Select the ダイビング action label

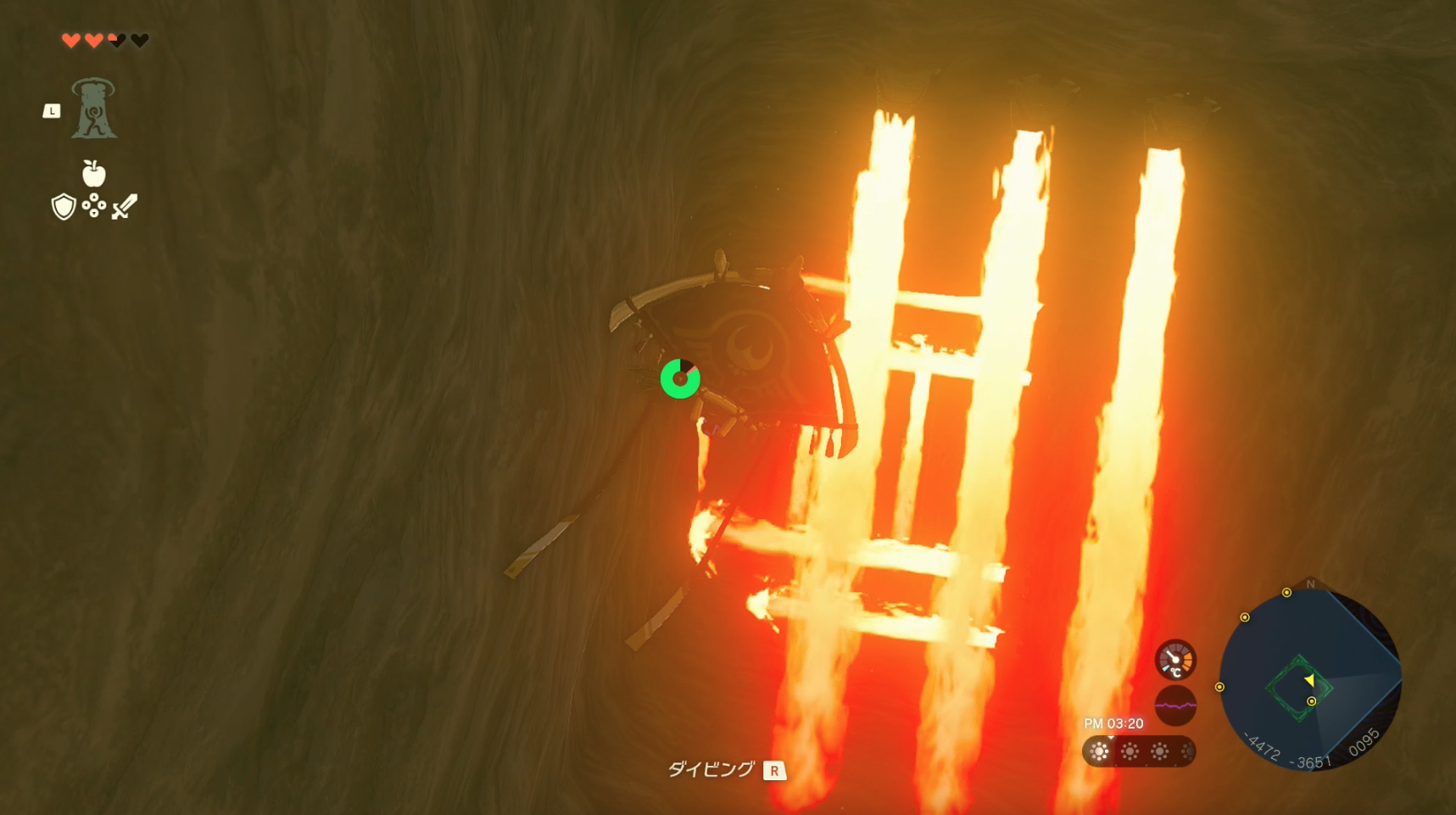(x=711, y=770)
